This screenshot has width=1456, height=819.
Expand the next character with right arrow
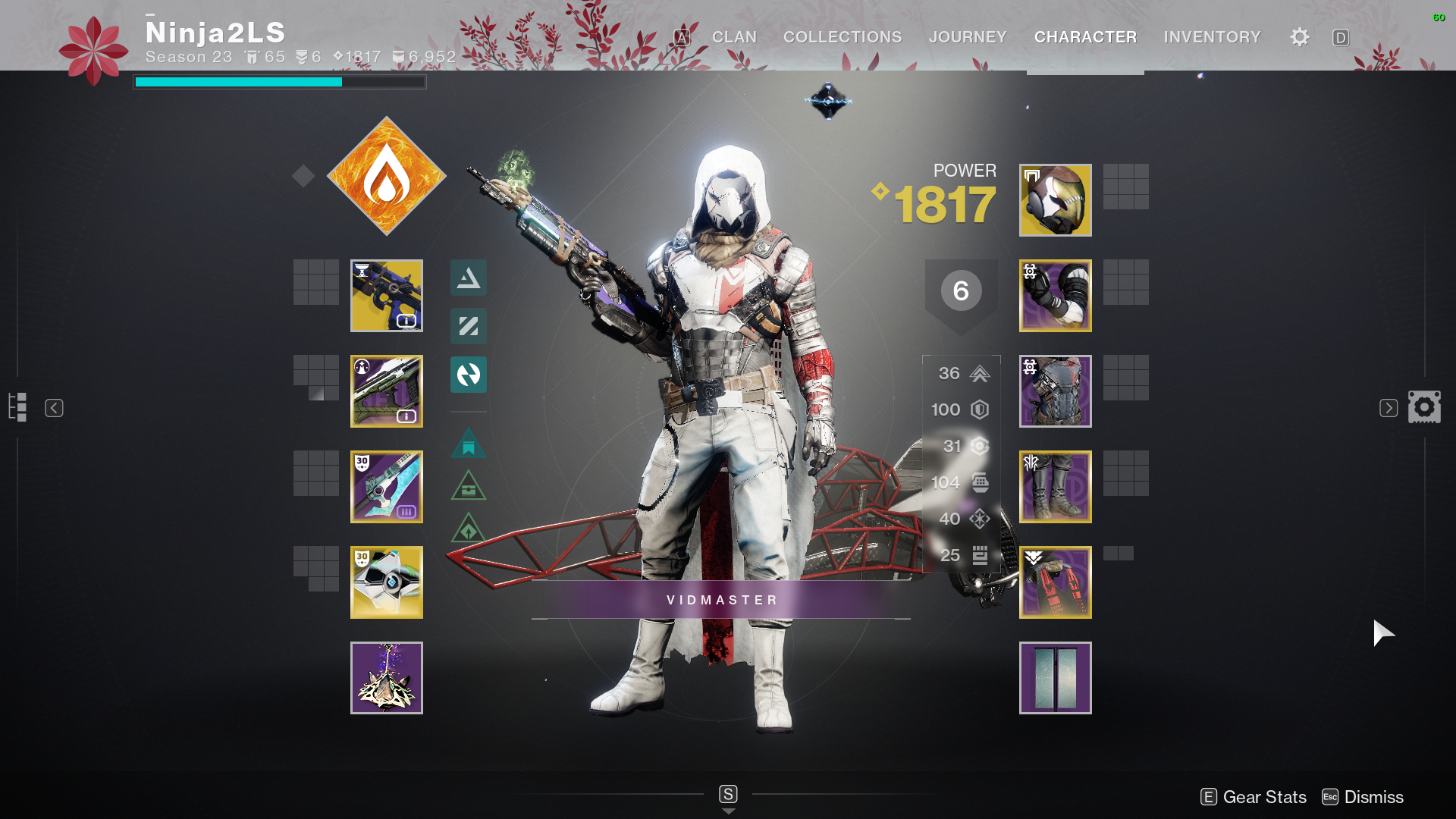1388,407
